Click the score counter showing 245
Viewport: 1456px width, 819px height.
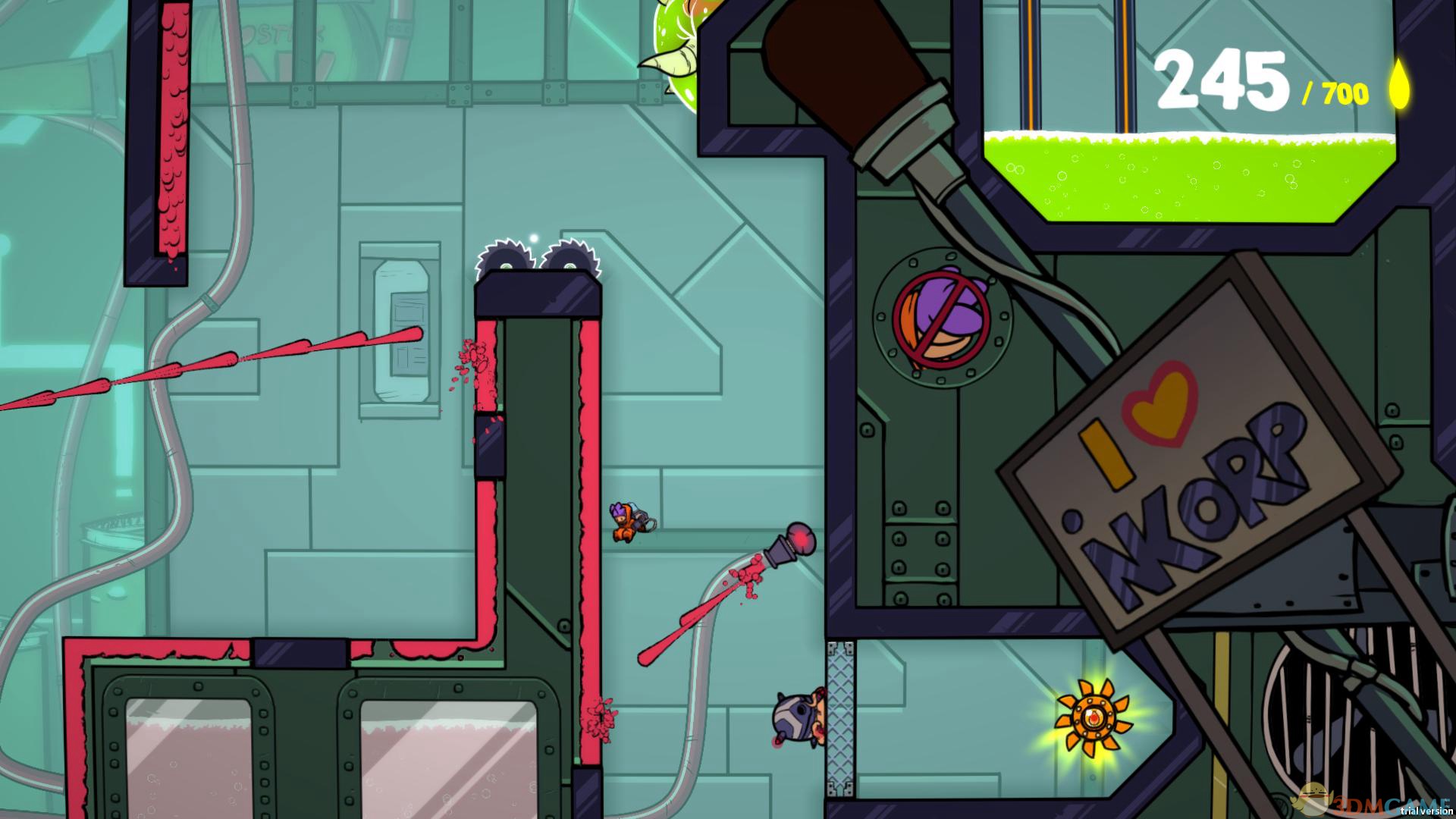click(x=1221, y=80)
